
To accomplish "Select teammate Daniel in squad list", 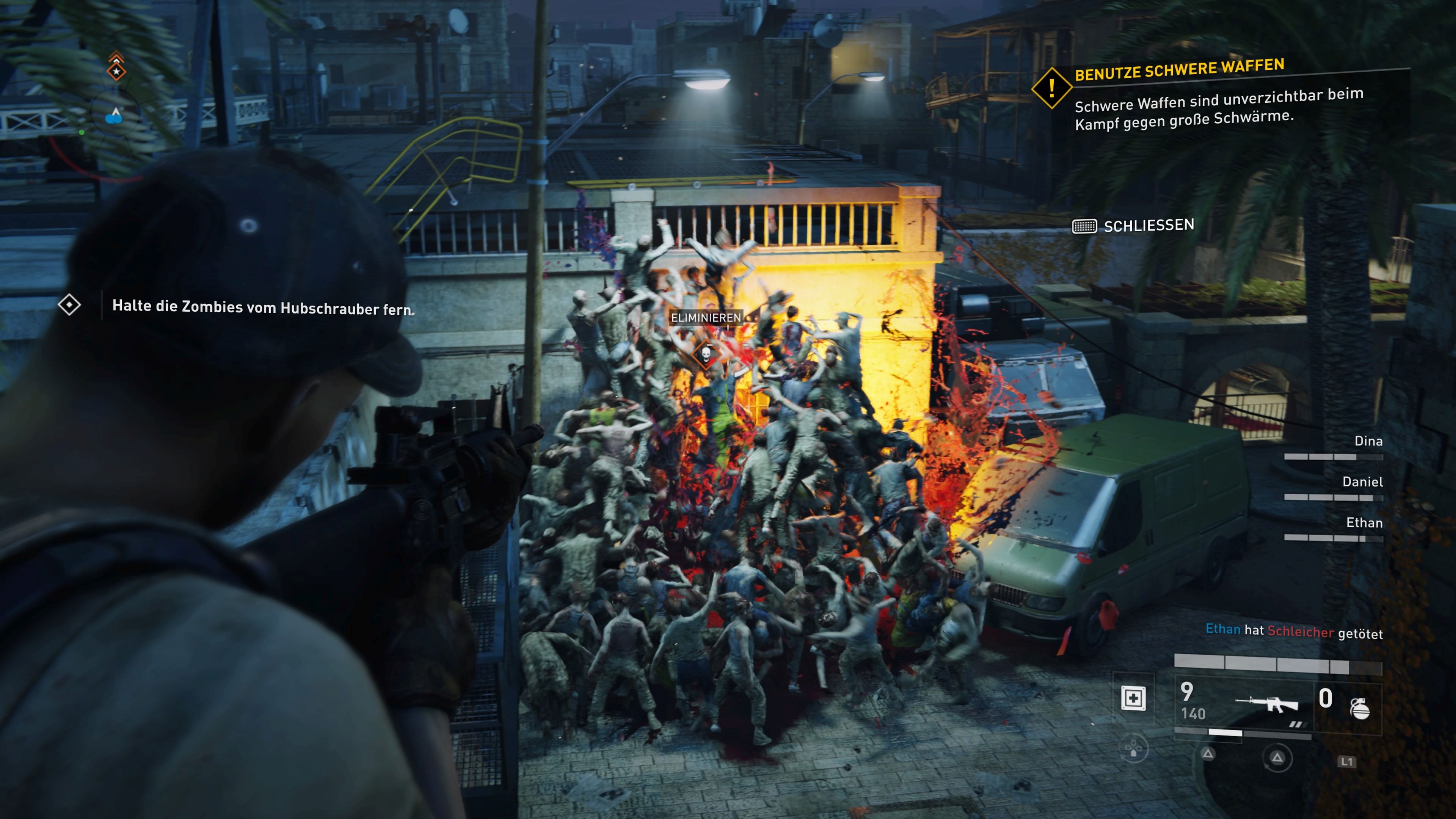I will 1362,482.
